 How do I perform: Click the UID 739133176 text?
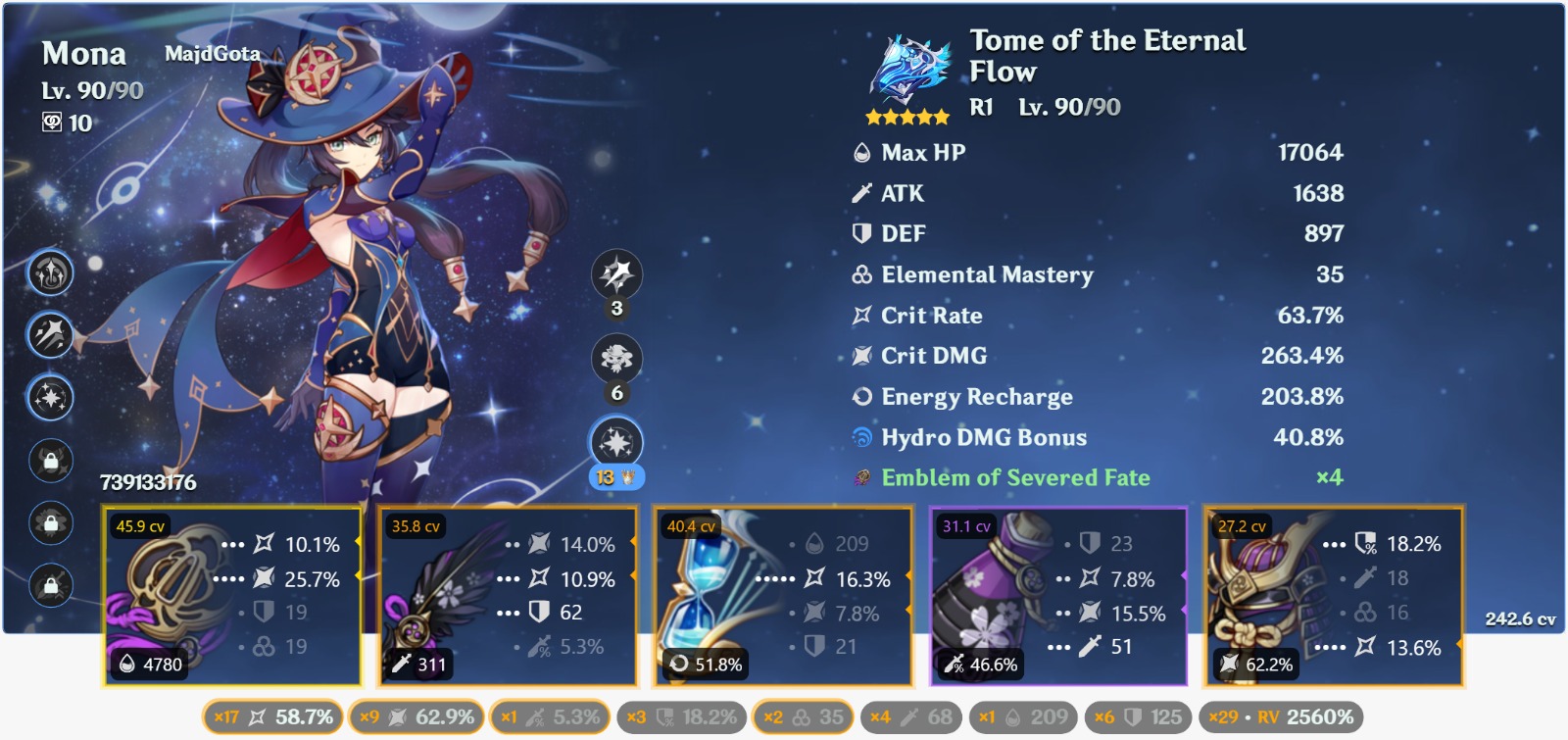[x=147, y=482]
